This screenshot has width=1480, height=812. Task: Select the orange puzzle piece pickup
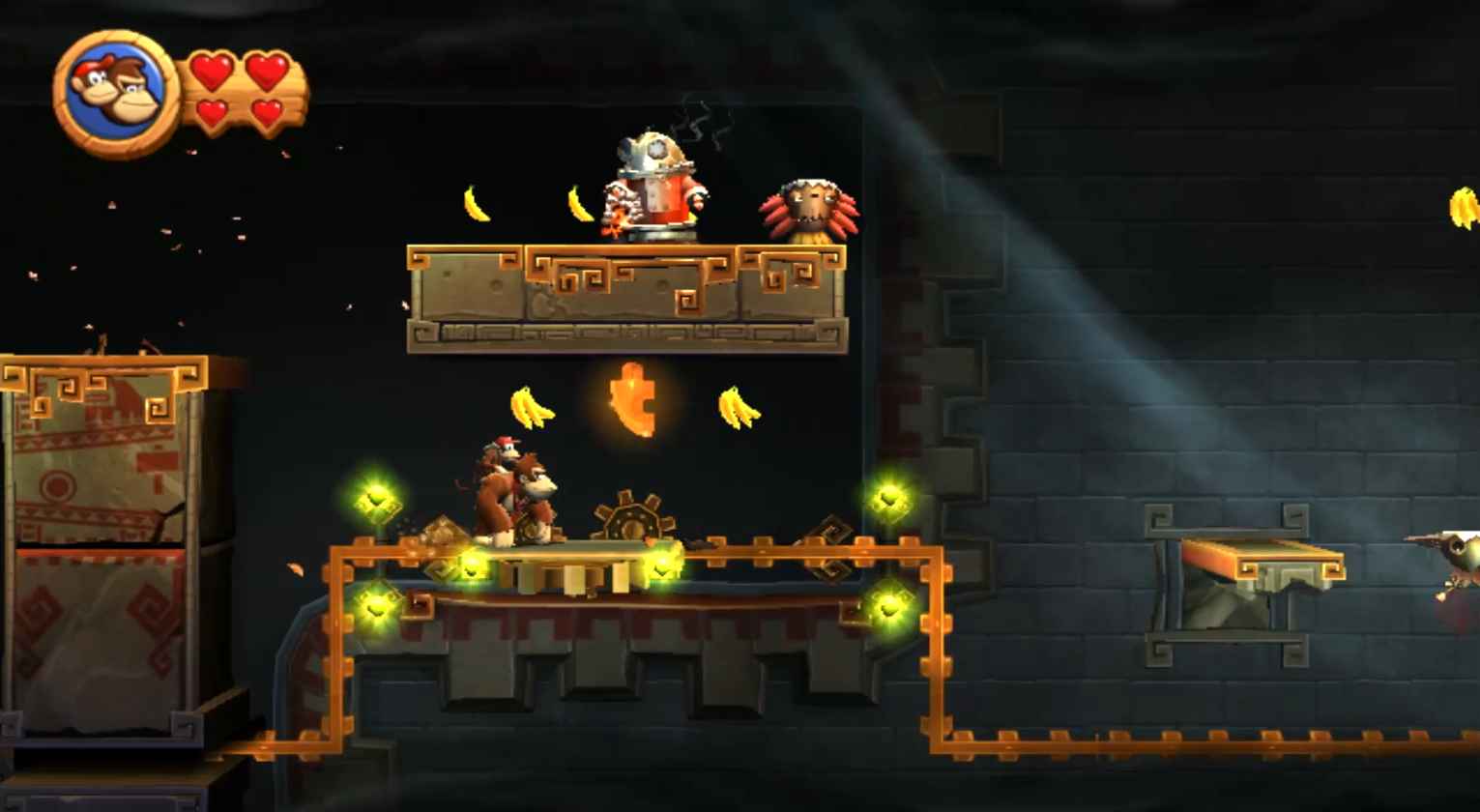coord(633,399)
